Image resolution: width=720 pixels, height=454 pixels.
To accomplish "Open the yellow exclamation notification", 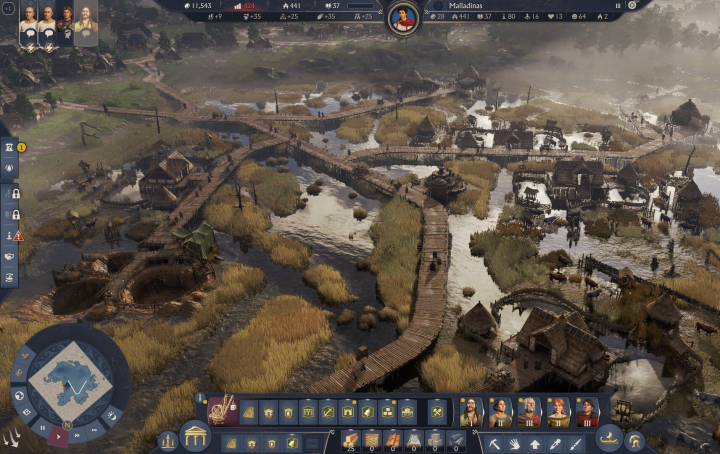I will [21, 148].
